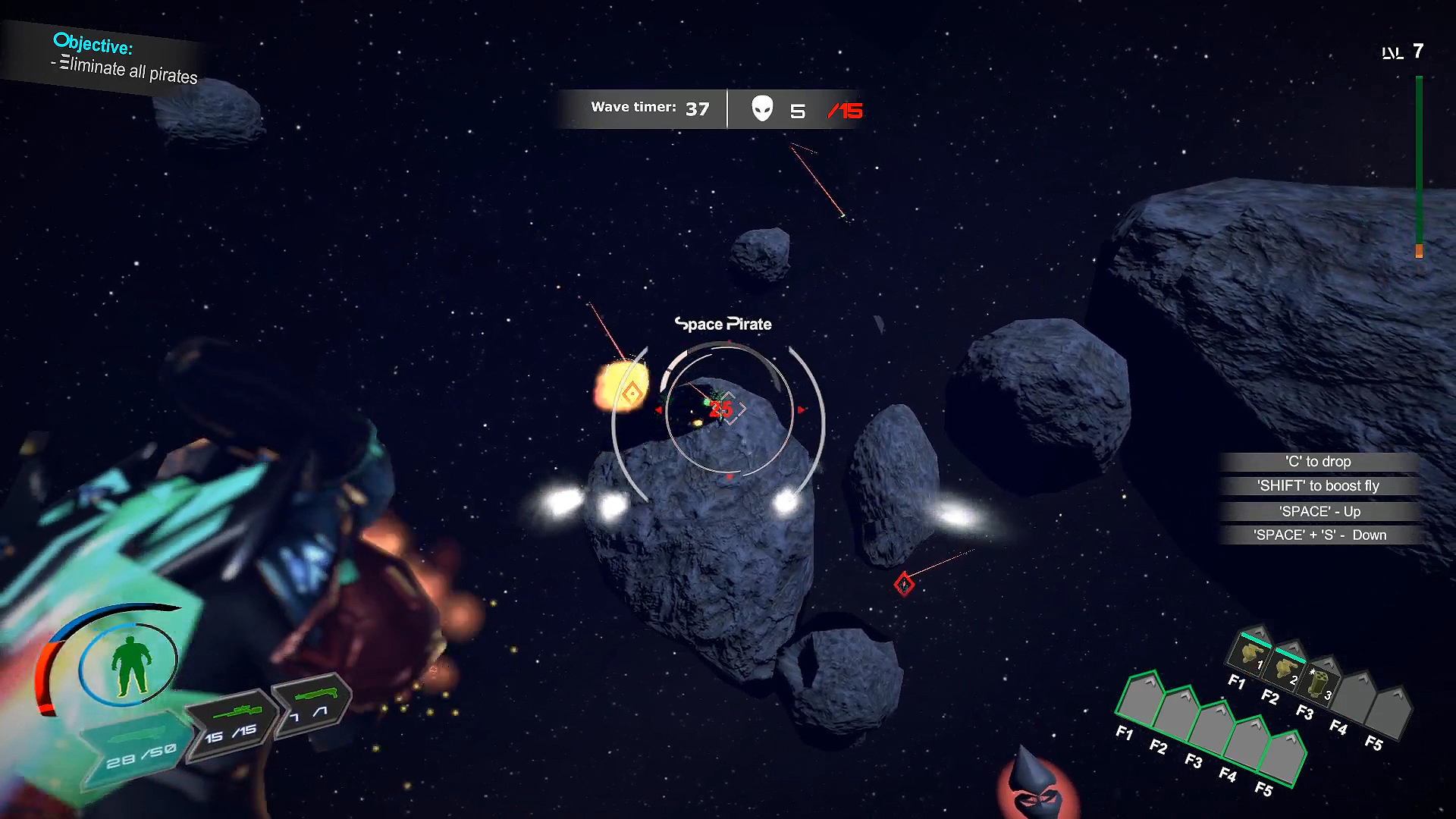This screenshot has height=819, width=1456.
Task: Choose the weapon slot showing 28/50 ammo
Action: 136,745
